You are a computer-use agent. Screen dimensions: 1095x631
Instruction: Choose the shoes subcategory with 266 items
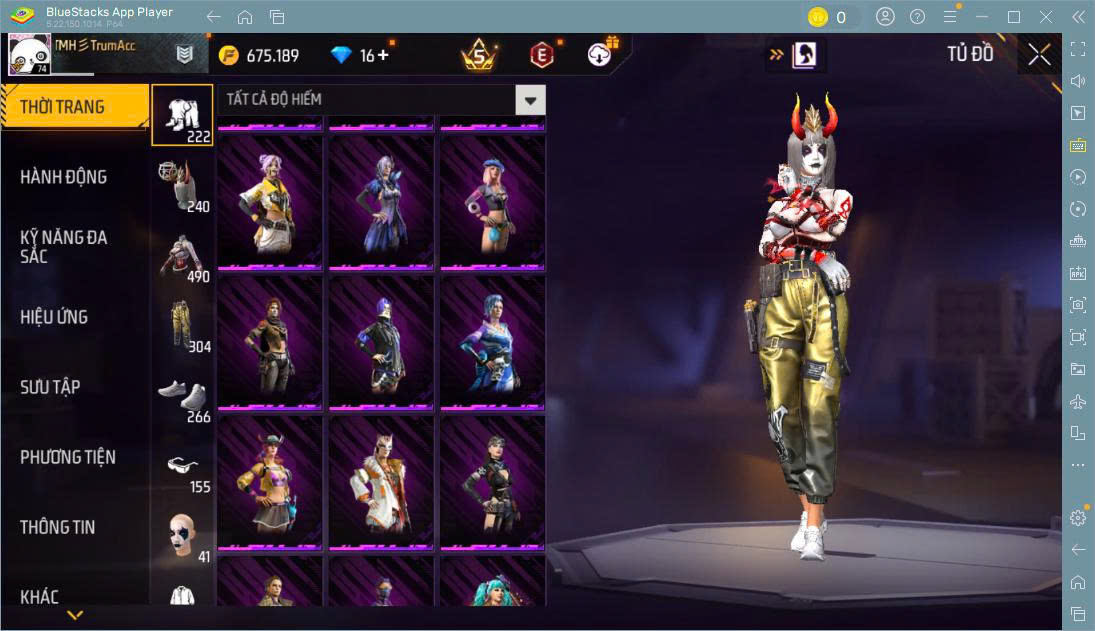coord(182,395)
